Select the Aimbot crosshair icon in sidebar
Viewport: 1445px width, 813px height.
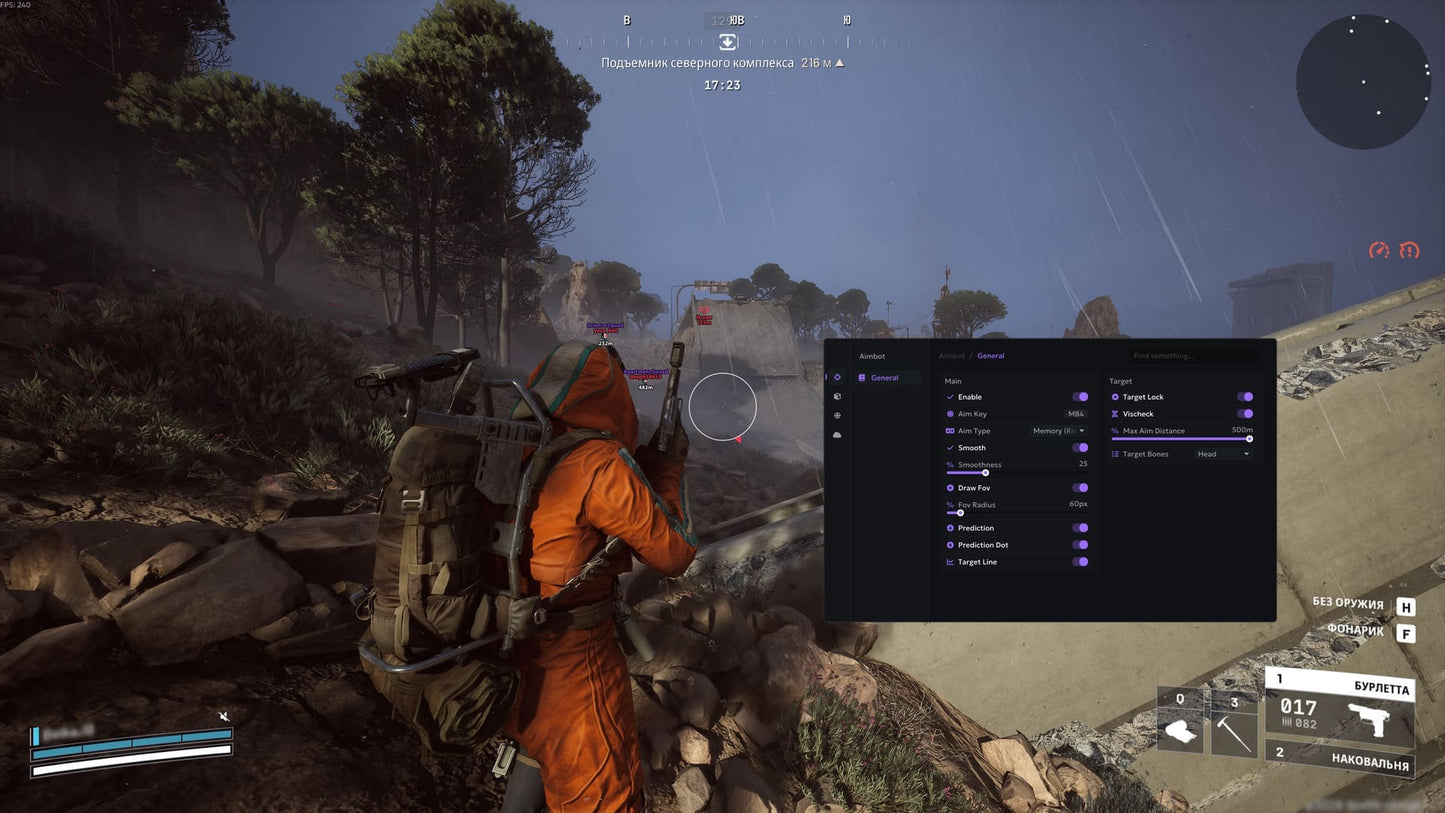(x=836, y=377)
